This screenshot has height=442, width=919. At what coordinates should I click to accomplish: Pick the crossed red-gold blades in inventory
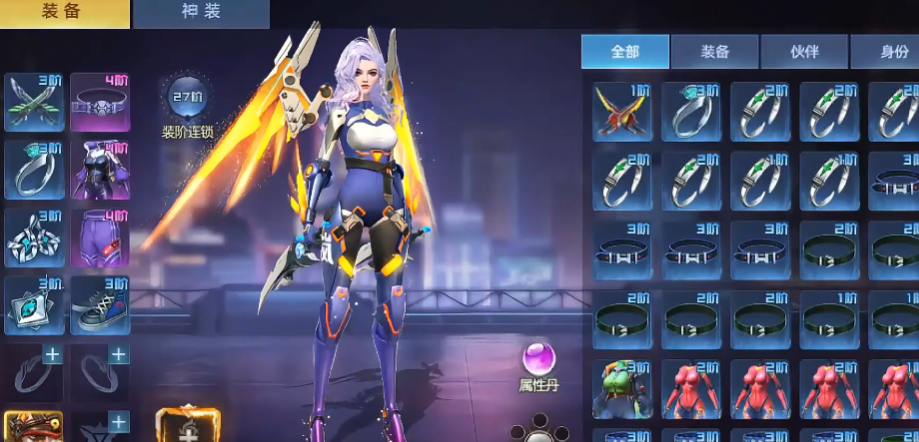[622, 112]
